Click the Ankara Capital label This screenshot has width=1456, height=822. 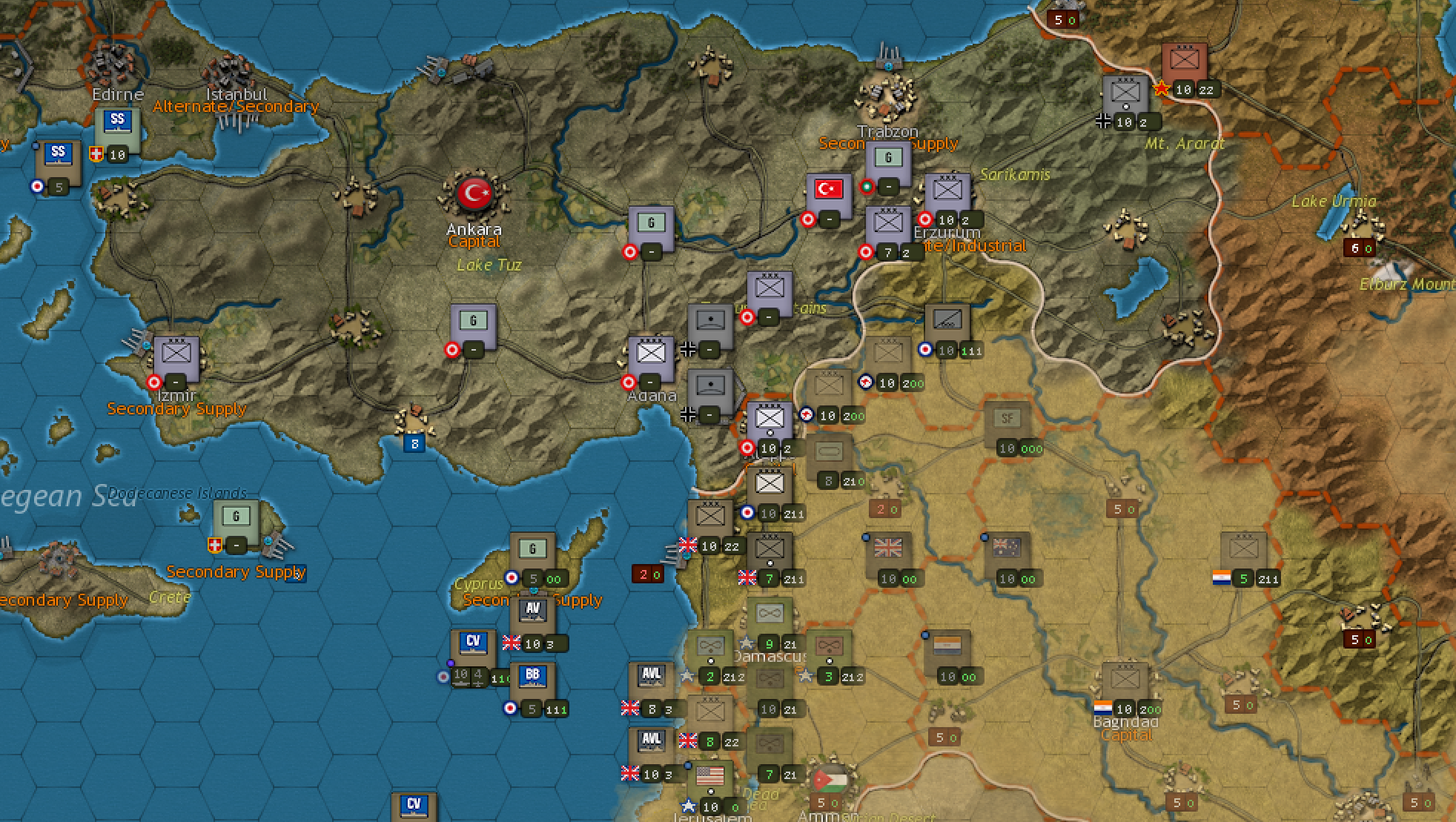click(474, 242)
